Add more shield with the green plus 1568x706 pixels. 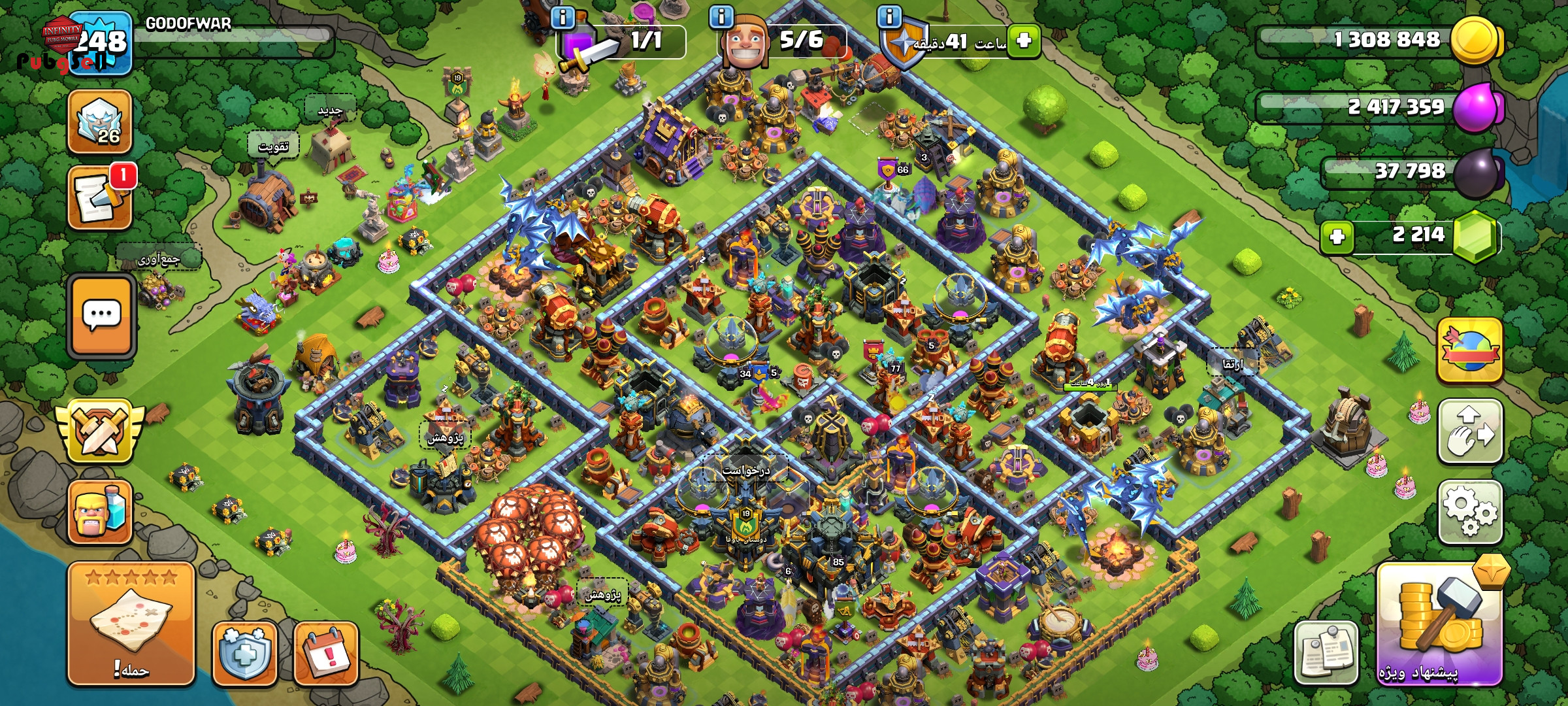coord(1023,41)
